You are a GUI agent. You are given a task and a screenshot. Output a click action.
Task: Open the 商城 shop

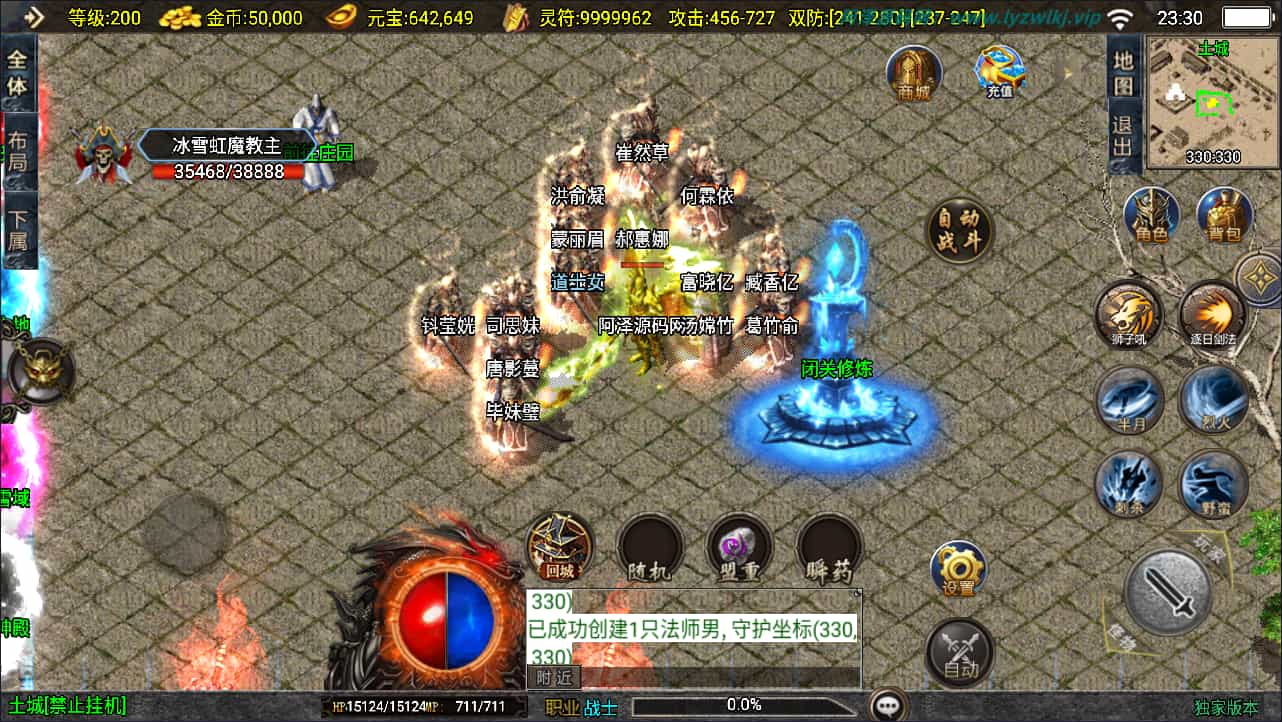point(914,72)
